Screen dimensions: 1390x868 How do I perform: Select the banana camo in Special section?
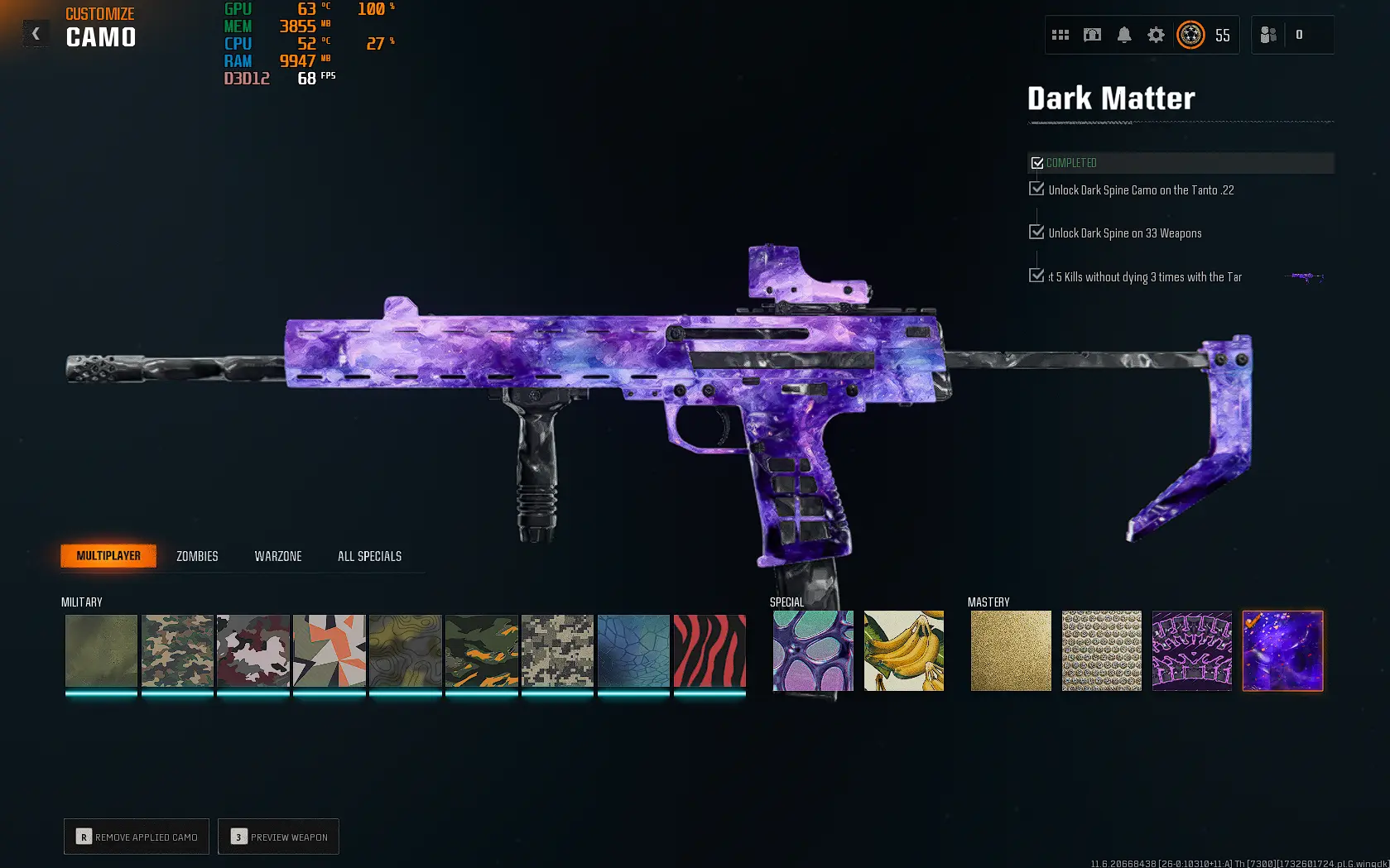click(903, 650)
